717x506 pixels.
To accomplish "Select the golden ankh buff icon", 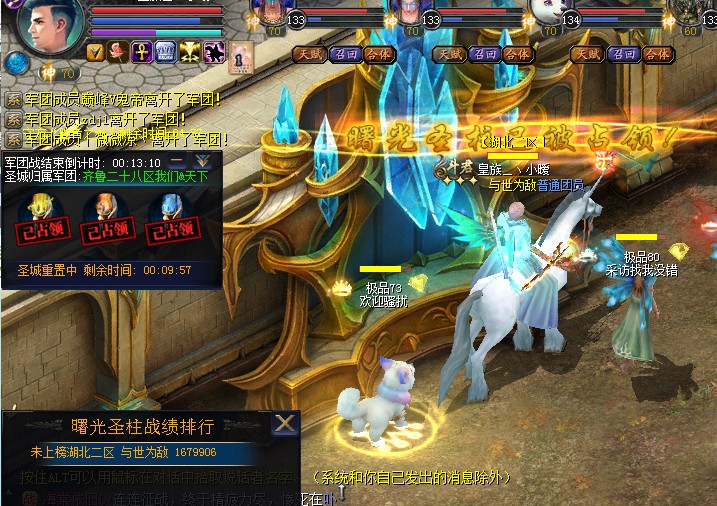I will tap(141, 51).
